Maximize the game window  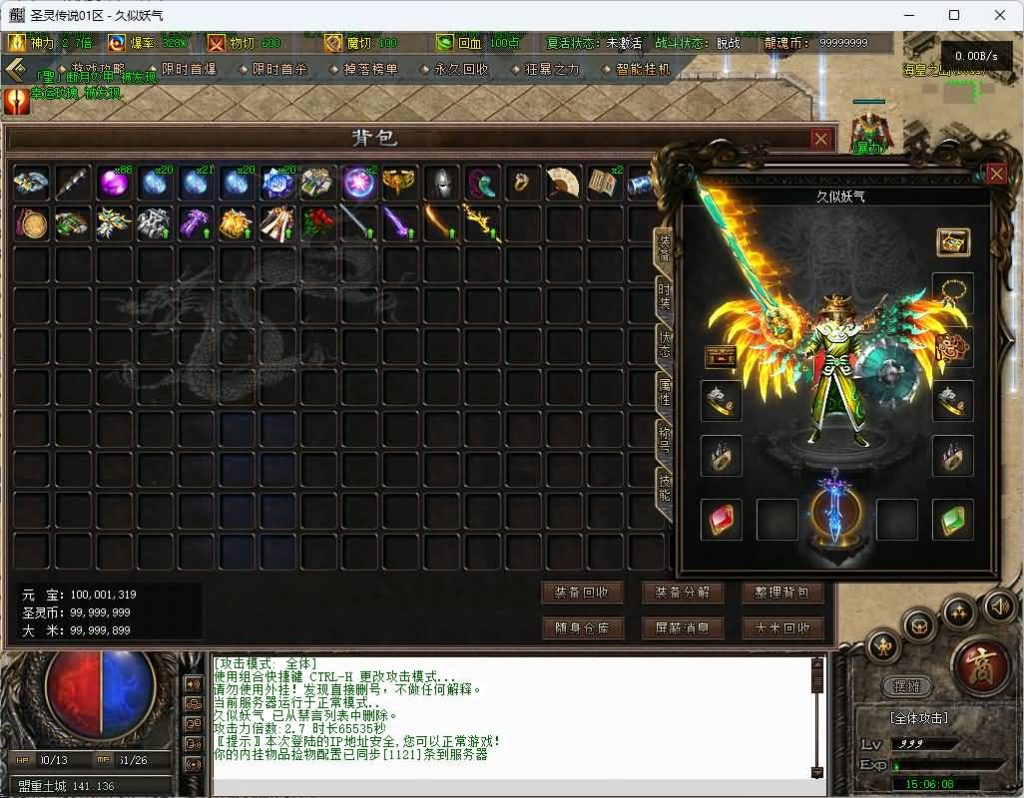click(x=954, y=15)
